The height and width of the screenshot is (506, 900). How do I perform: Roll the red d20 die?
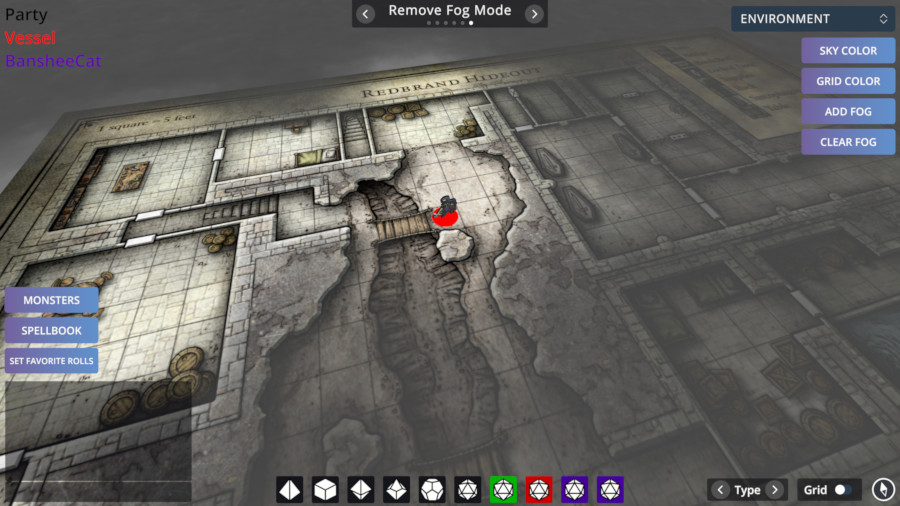538,490
